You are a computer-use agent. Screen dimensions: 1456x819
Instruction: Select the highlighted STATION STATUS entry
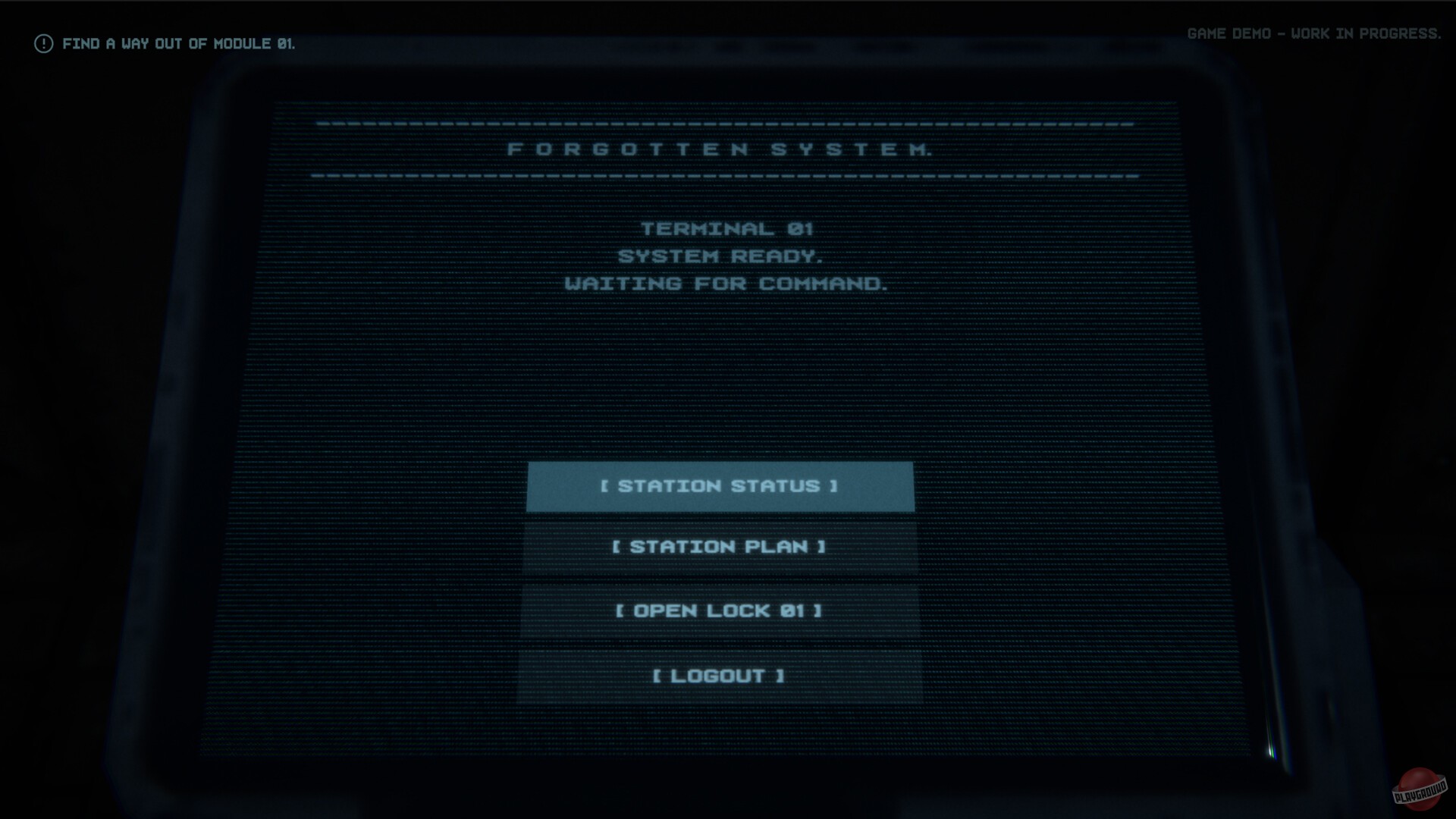[x=720, y=488]
